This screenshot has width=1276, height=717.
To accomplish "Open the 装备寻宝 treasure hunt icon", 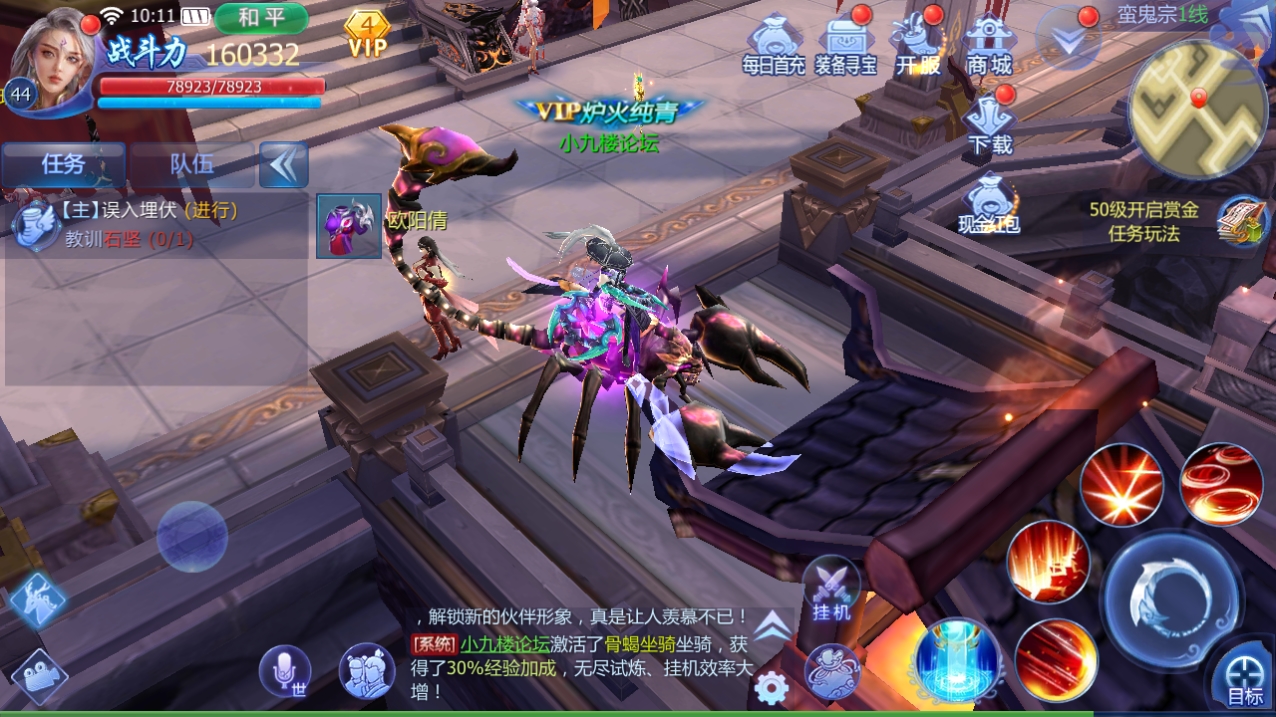I will click(845, 47).
